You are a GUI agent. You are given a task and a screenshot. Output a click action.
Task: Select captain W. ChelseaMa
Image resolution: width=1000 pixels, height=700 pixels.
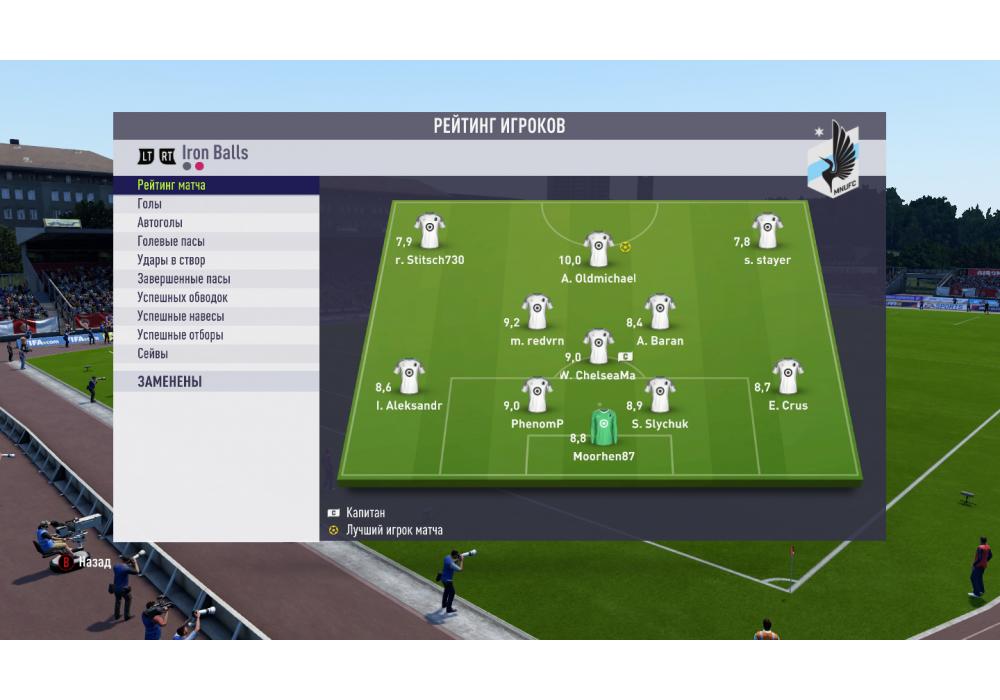click(x=598, y=346)
